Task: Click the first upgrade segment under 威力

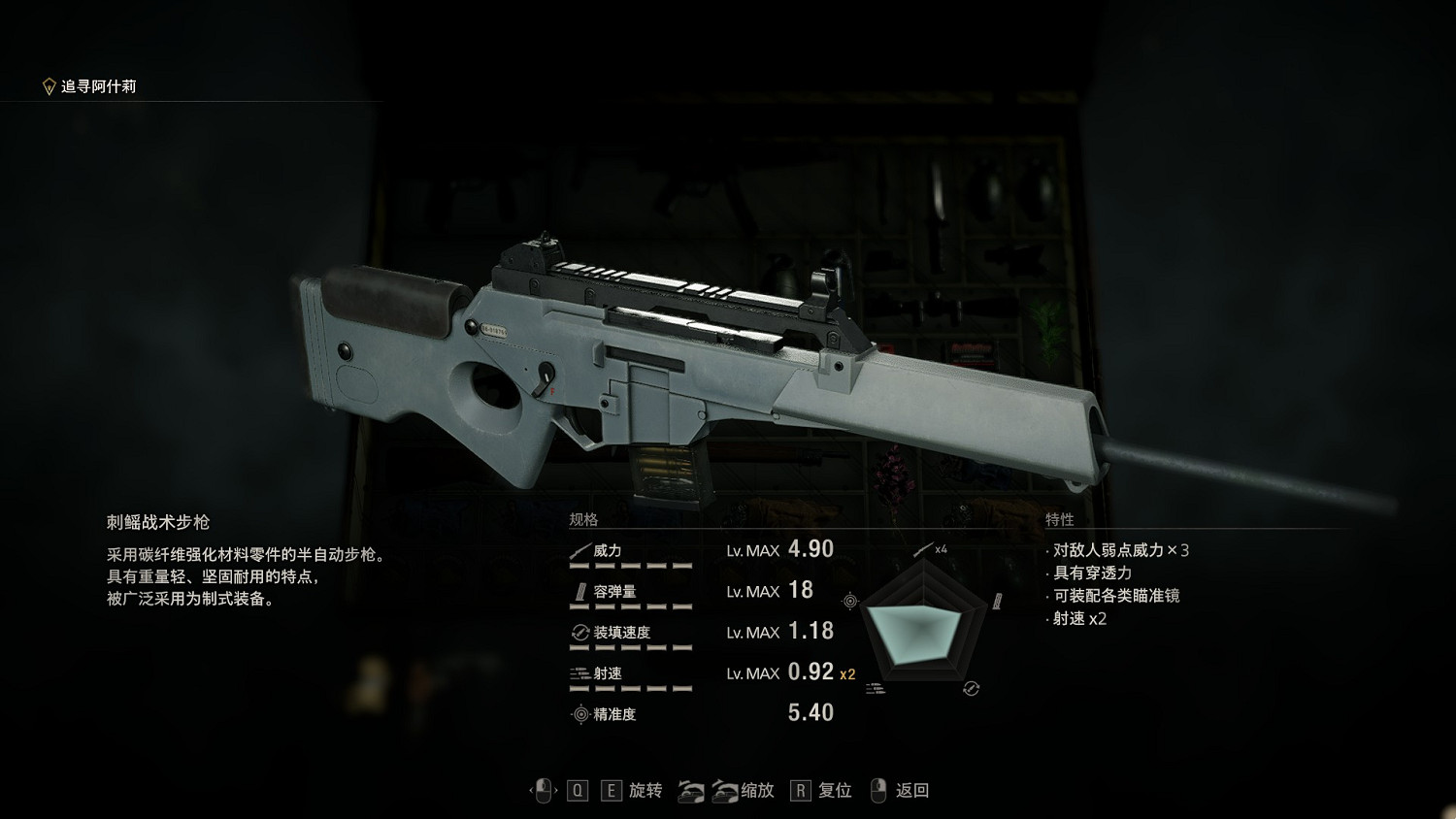Action: click(x=578, y=565)
